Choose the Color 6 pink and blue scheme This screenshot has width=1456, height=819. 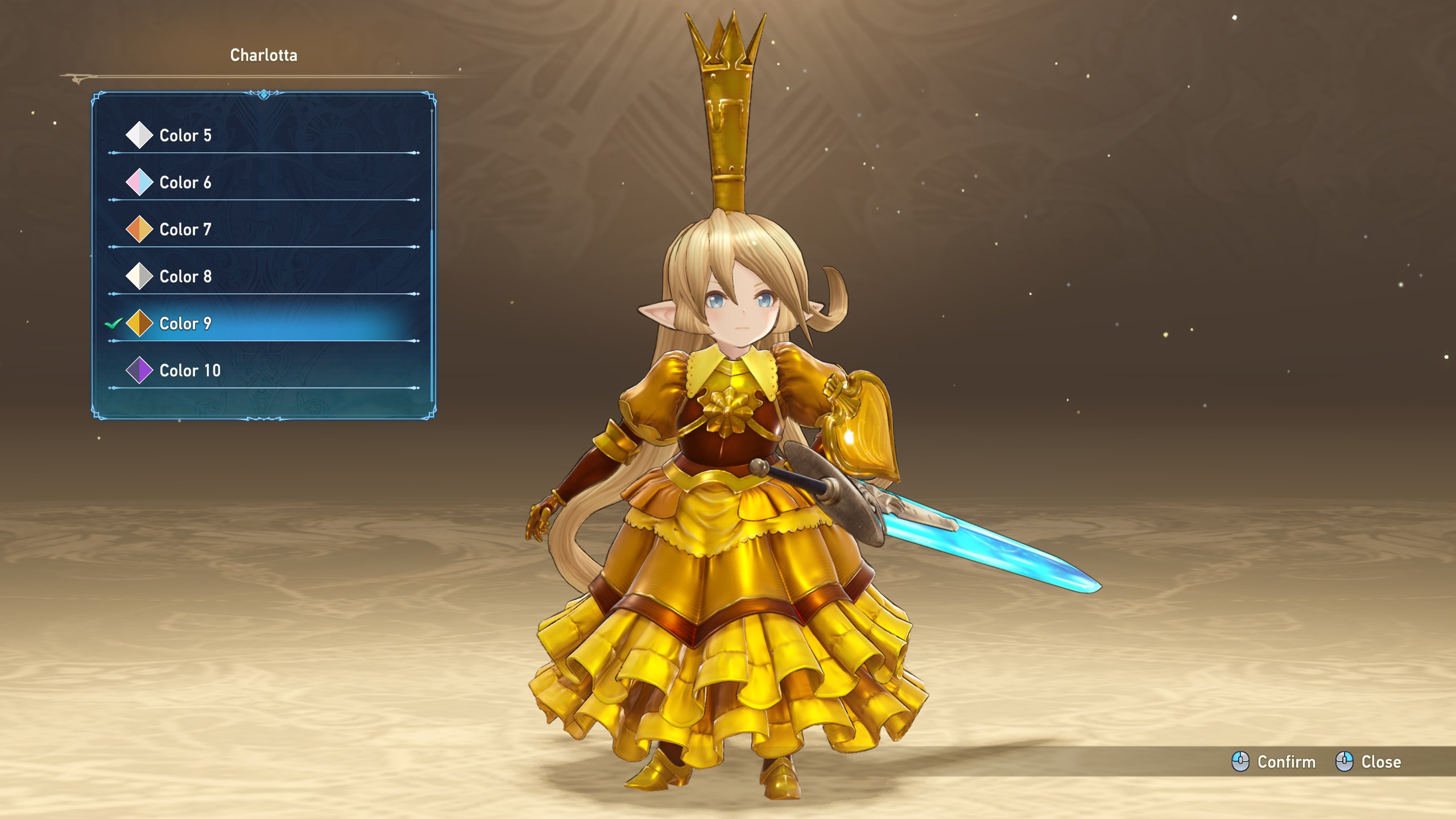pyautogui.click(x=185, y=183)
